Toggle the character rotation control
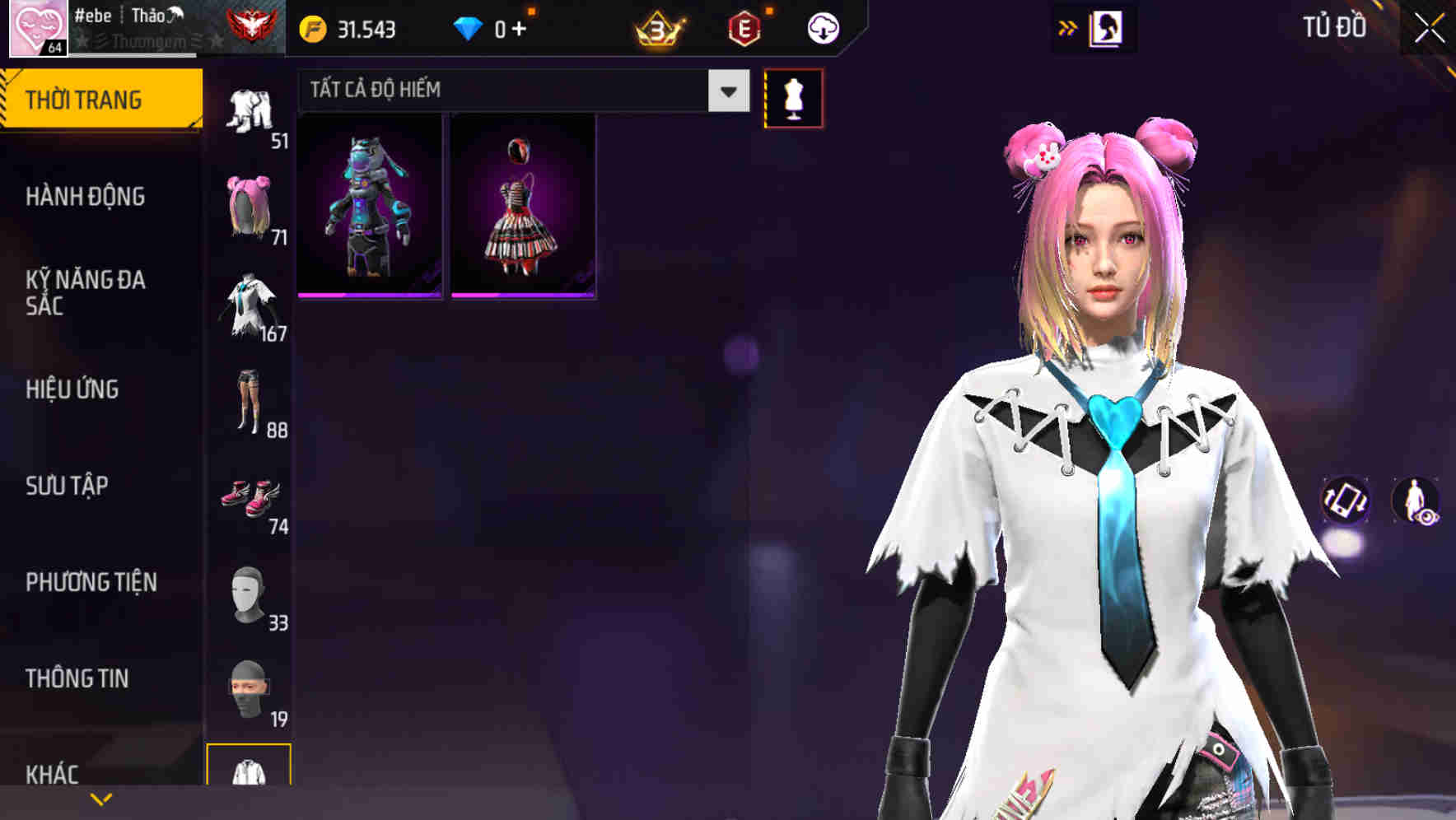The height and width of the screenshot is (820, 1456). [1346, 501]
